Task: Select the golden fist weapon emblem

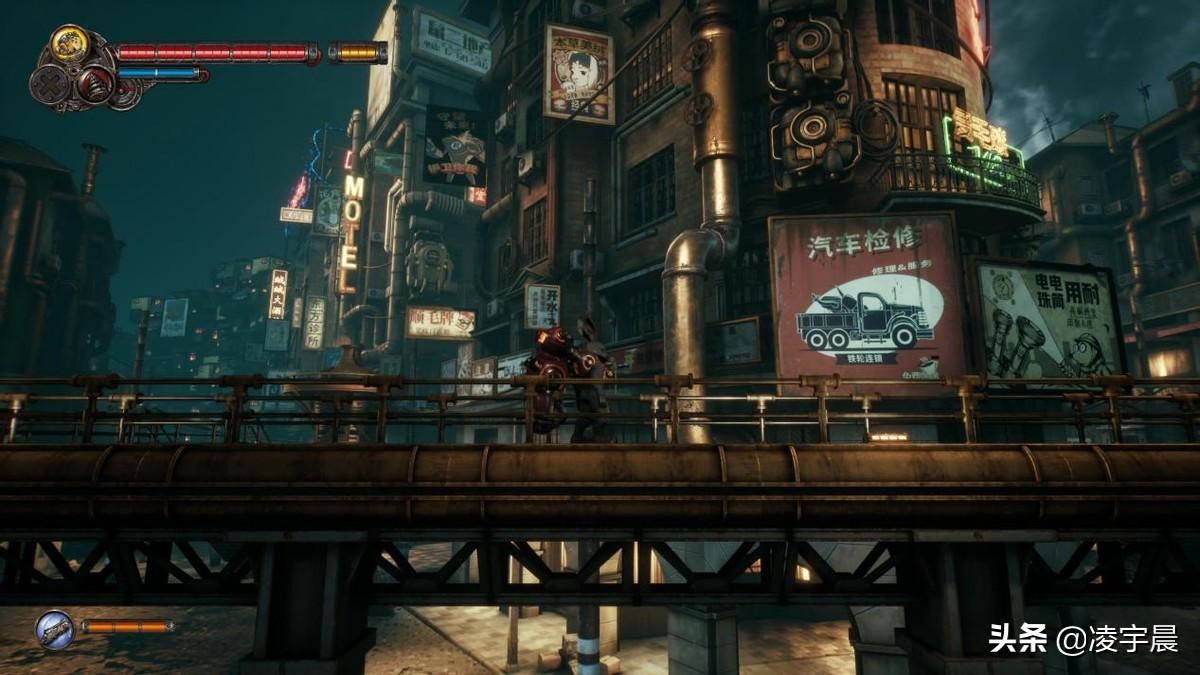Action: click(69, 43)
